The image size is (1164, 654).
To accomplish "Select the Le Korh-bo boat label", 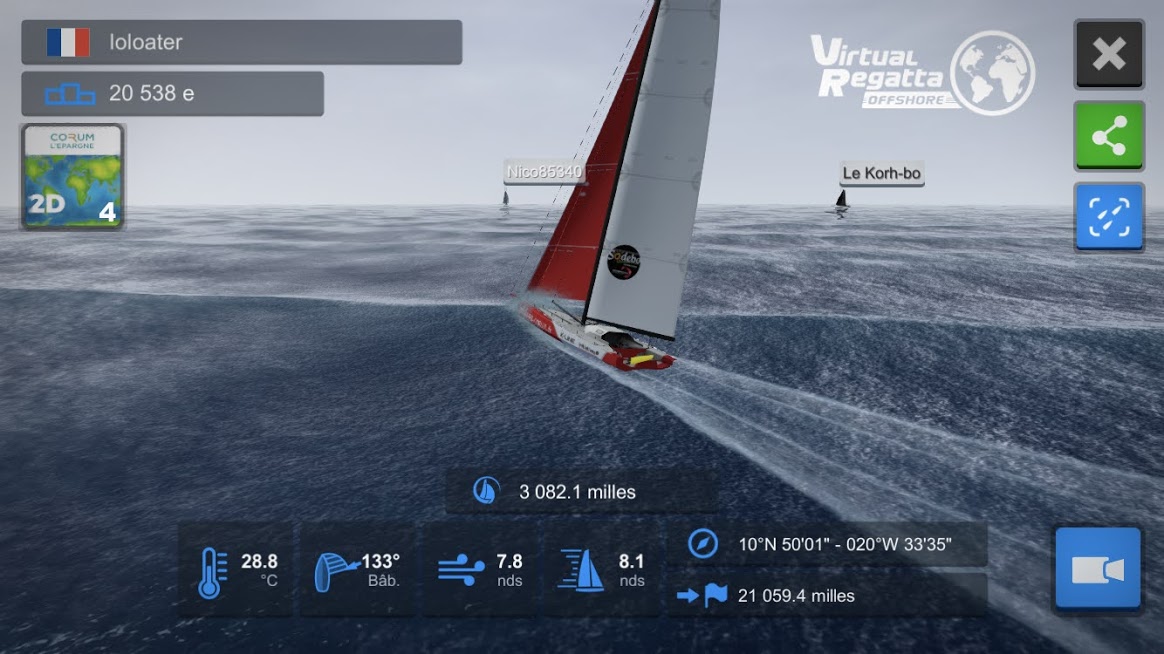I will click(881, 173).
